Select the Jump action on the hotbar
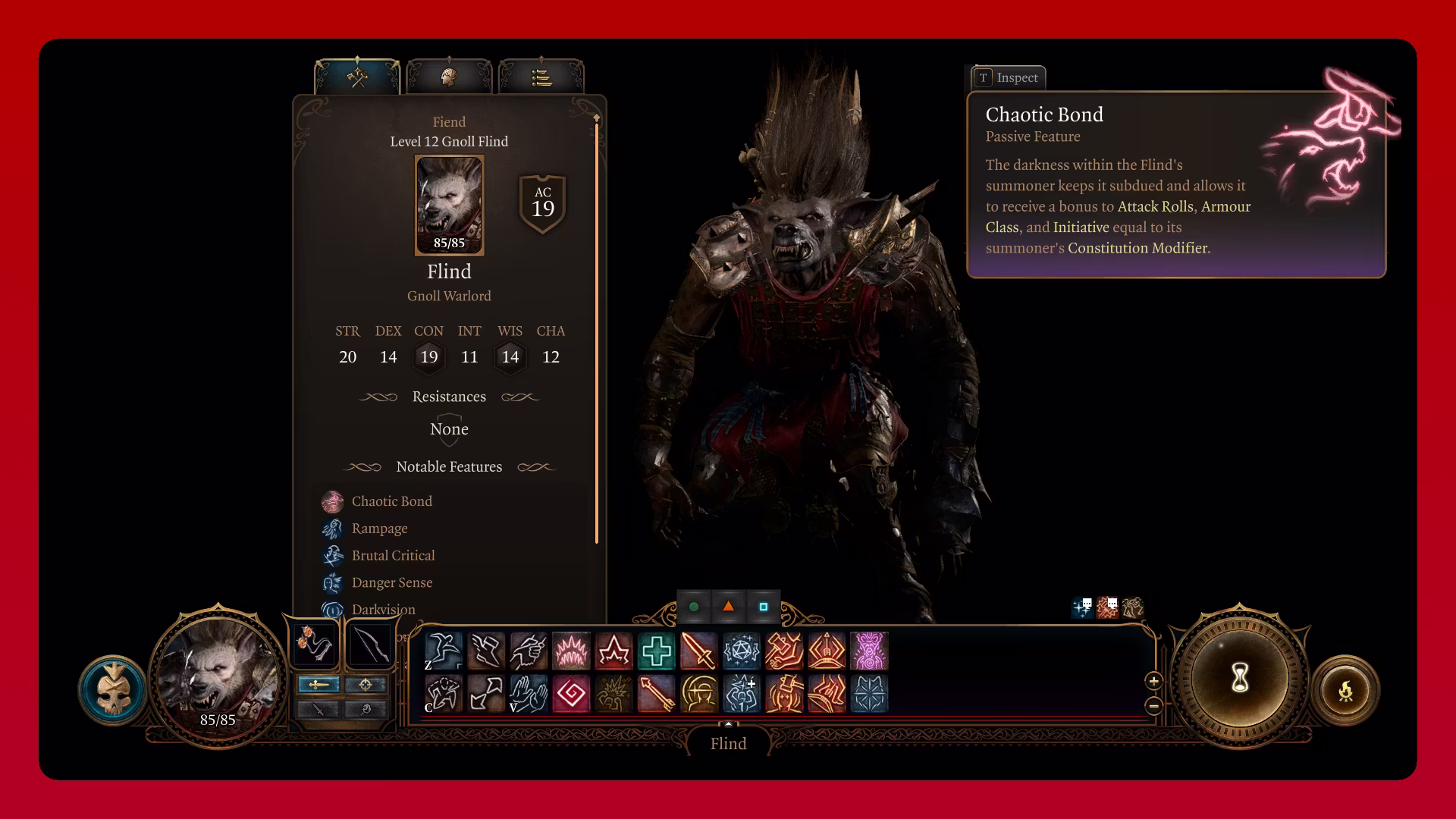The height and width of the screenshot is (819, 1456). pyautogui.click(x=444, y=651)
